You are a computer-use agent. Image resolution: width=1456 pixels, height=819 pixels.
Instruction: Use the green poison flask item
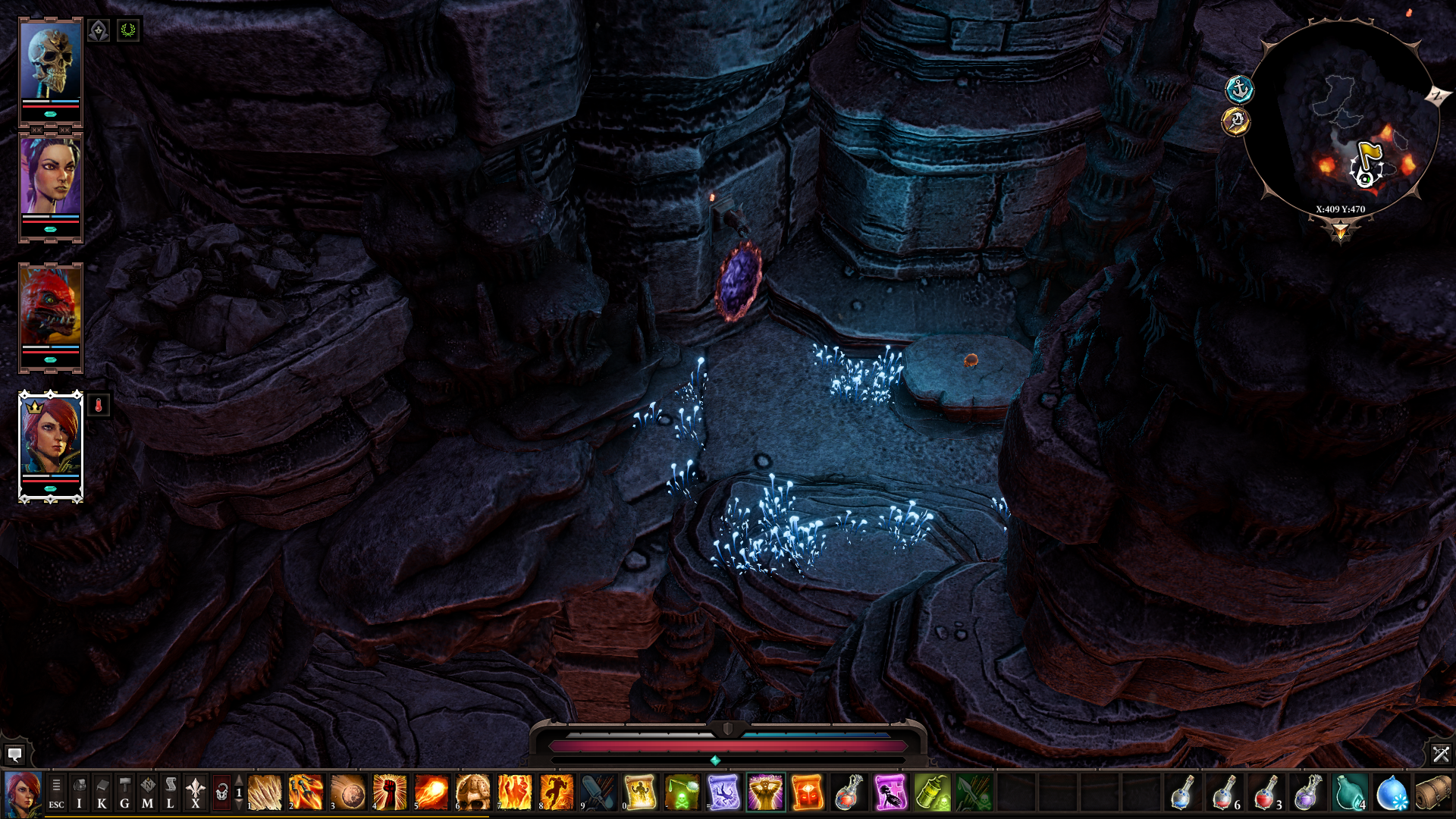[x=932, y=793]
